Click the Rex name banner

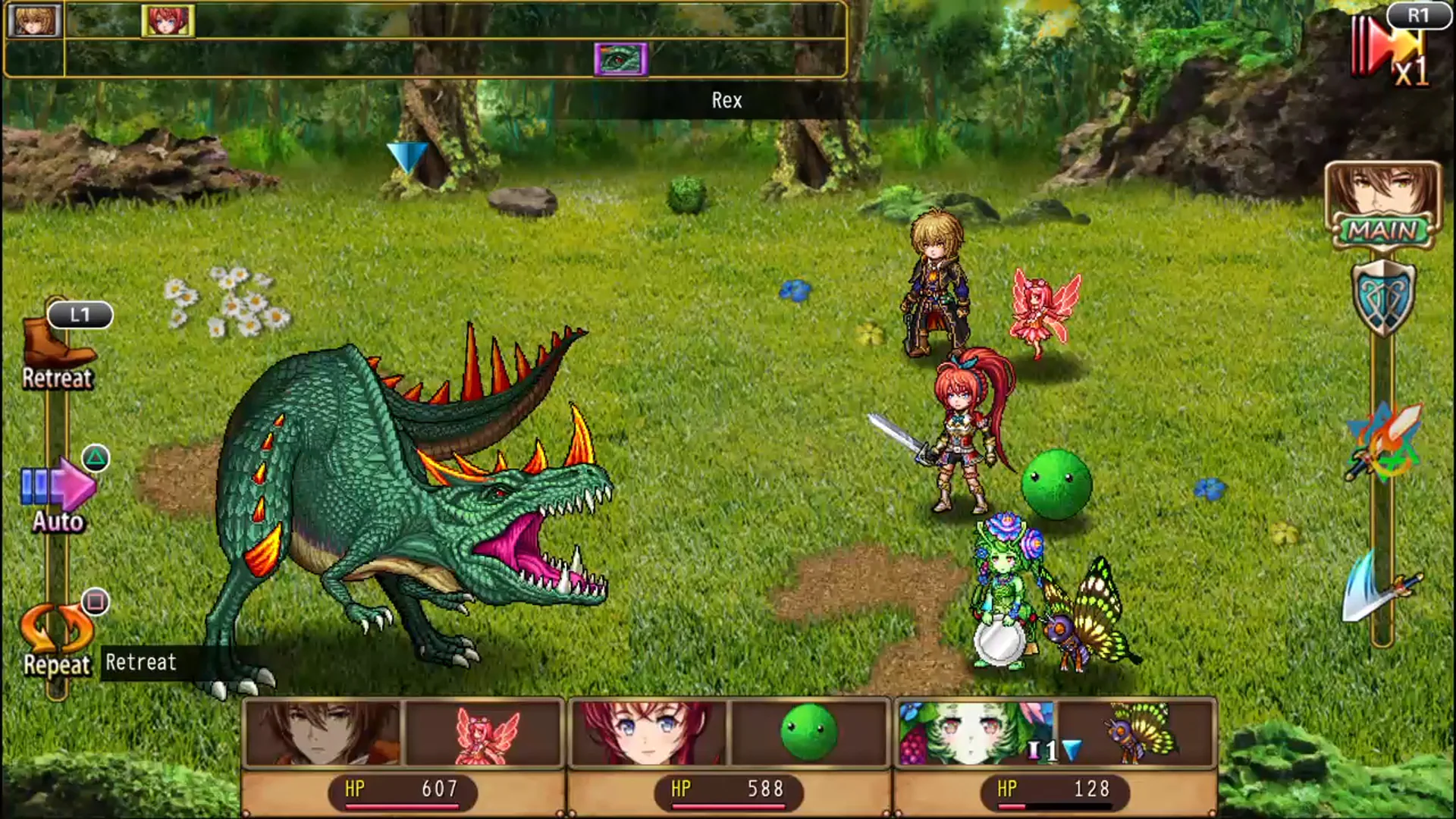pyautogui.click(x=726, y=101)
